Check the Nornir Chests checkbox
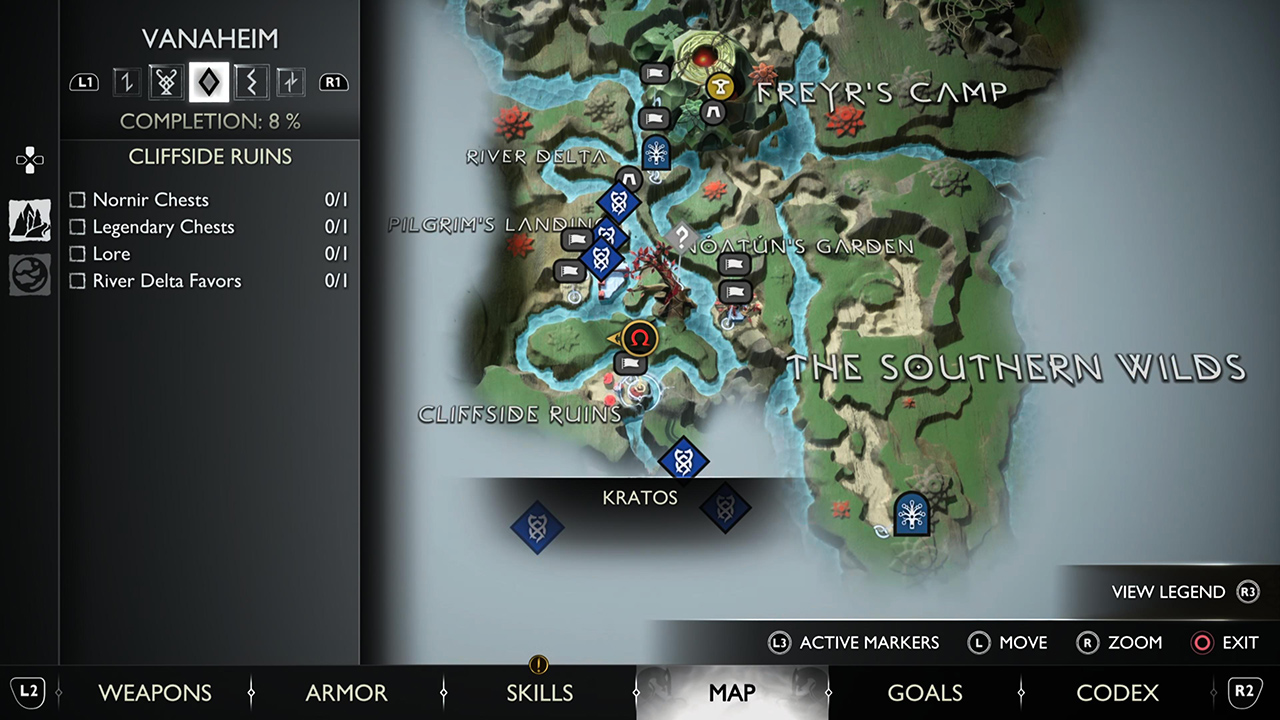1280x720 pixels. 77,200
